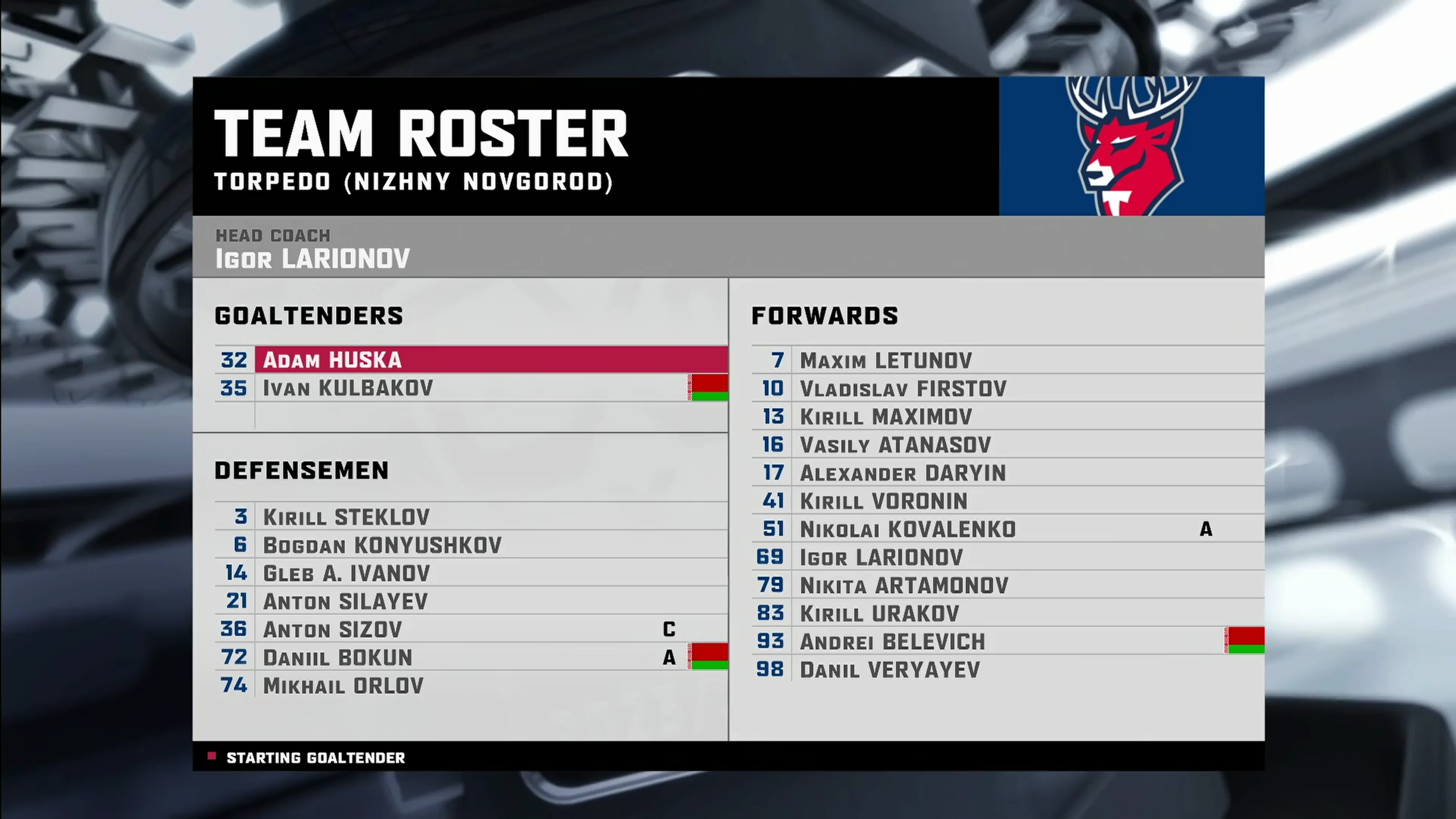Pick forward Kirill Maximov
This screenshot has width=1456, height=819.
[x=885, y=416]
